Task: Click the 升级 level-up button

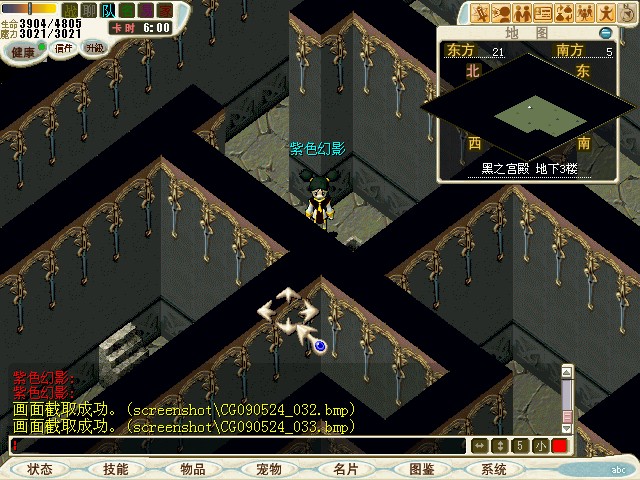Action: pos(95,47)
